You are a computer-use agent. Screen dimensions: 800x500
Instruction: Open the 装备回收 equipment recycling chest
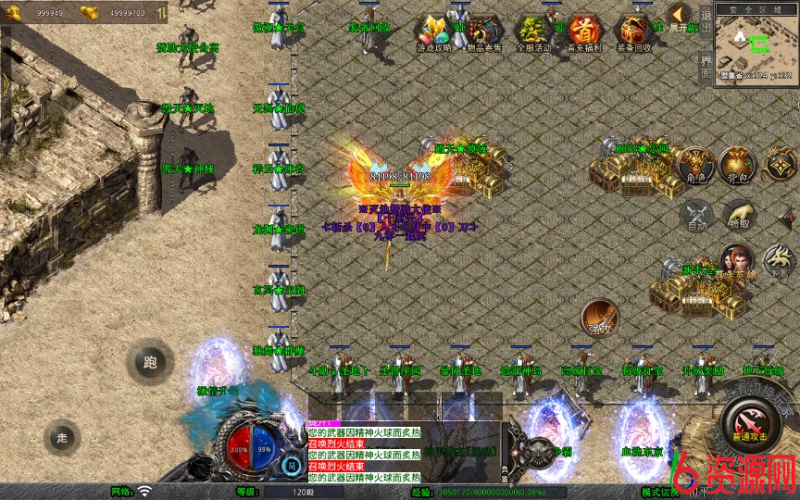tap(634, 32)
